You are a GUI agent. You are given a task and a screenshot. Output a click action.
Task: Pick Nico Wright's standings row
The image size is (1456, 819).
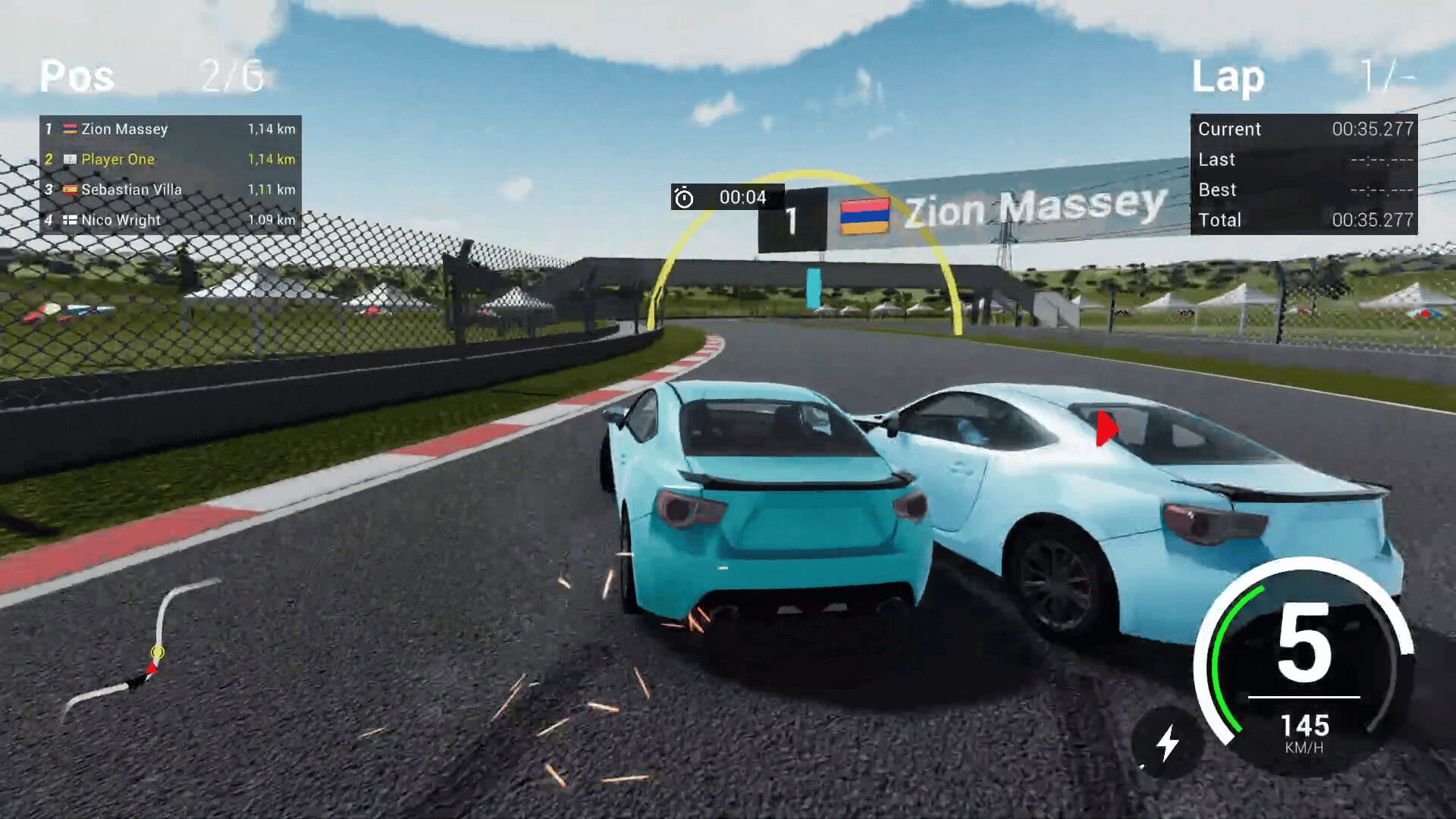click(170, 220)
